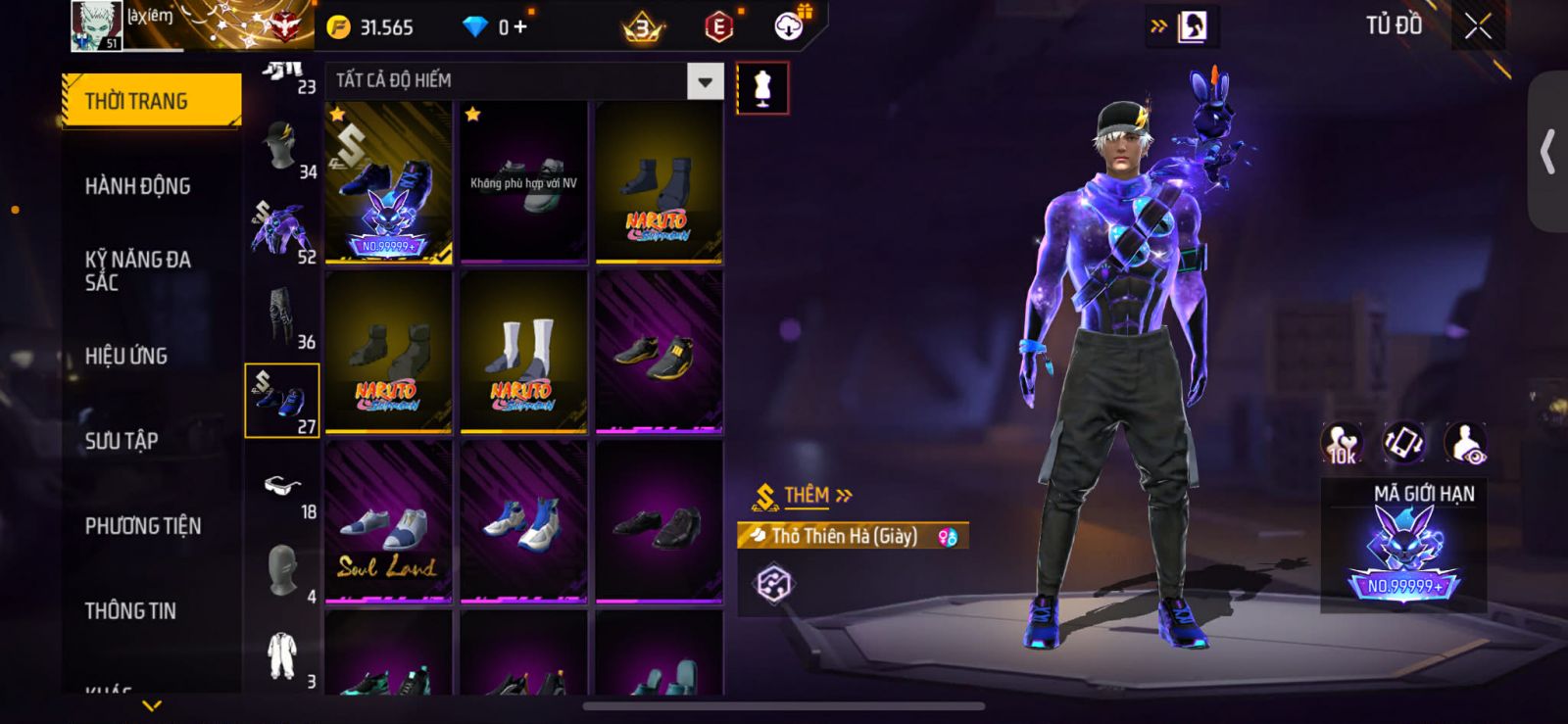Choose the Soul Land shoes item
This screenshot has width=1568, height=724.
388,521
